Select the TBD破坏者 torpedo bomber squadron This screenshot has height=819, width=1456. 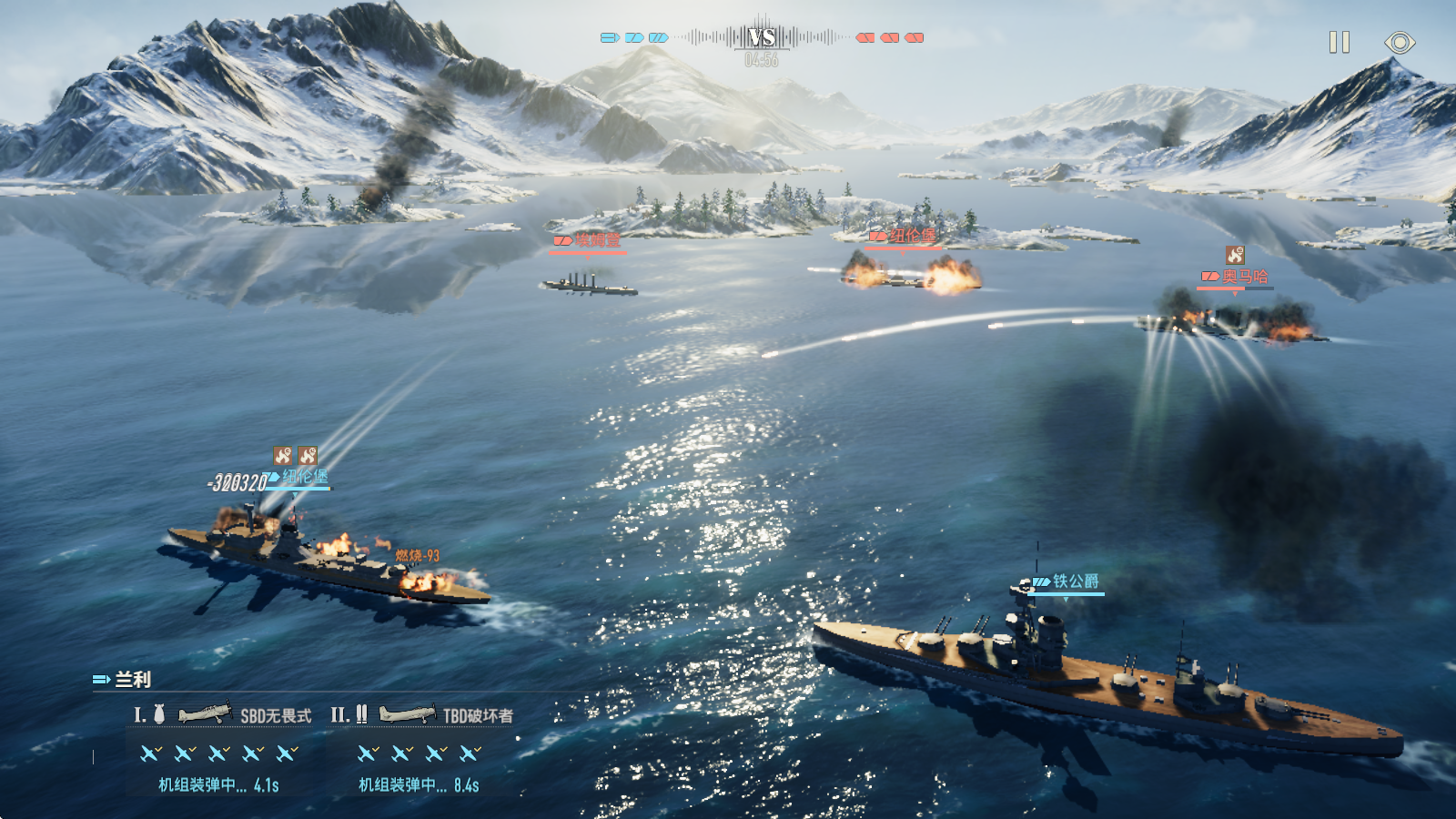coord(446,715)
